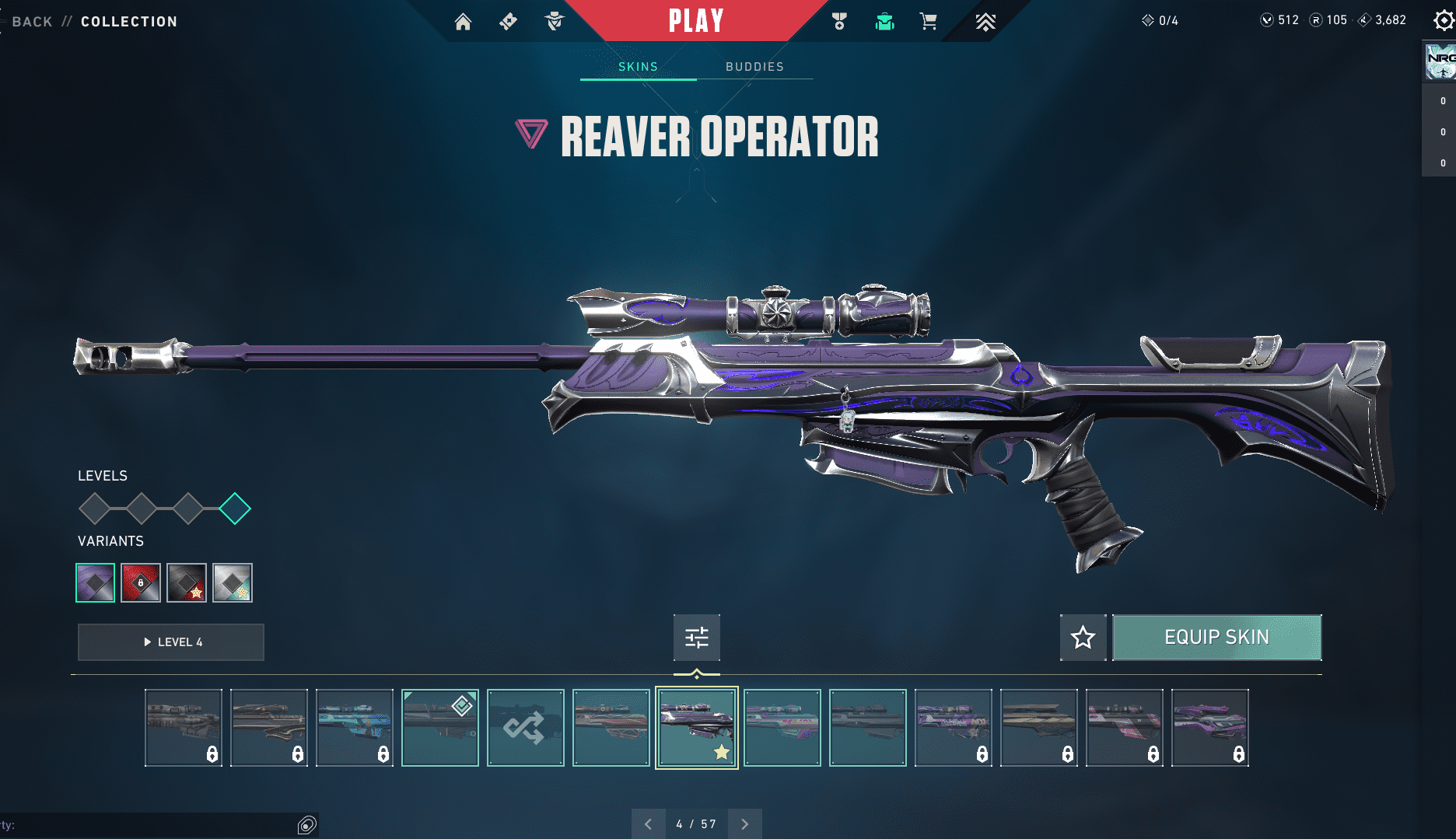Open the home screen icon
This screenshot has height=839, width=1456.
463,22
